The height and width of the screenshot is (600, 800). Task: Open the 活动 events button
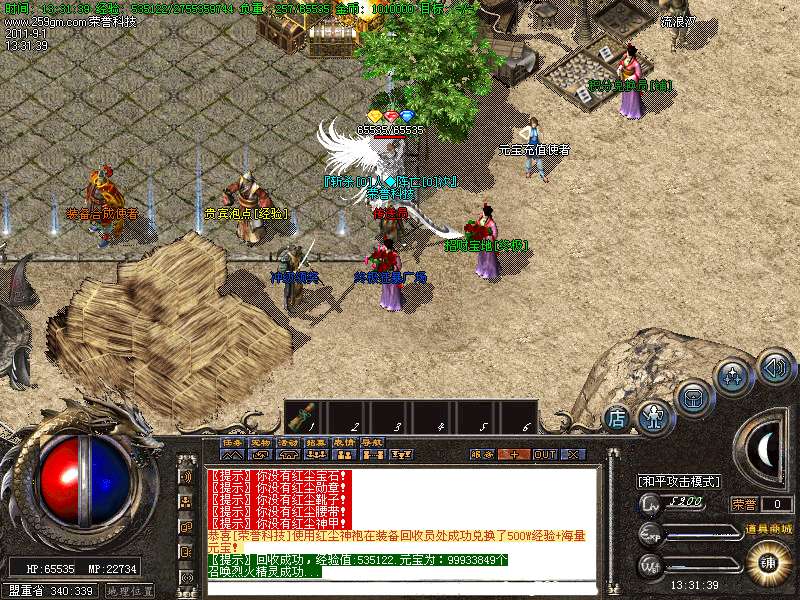tap(288, 442)
